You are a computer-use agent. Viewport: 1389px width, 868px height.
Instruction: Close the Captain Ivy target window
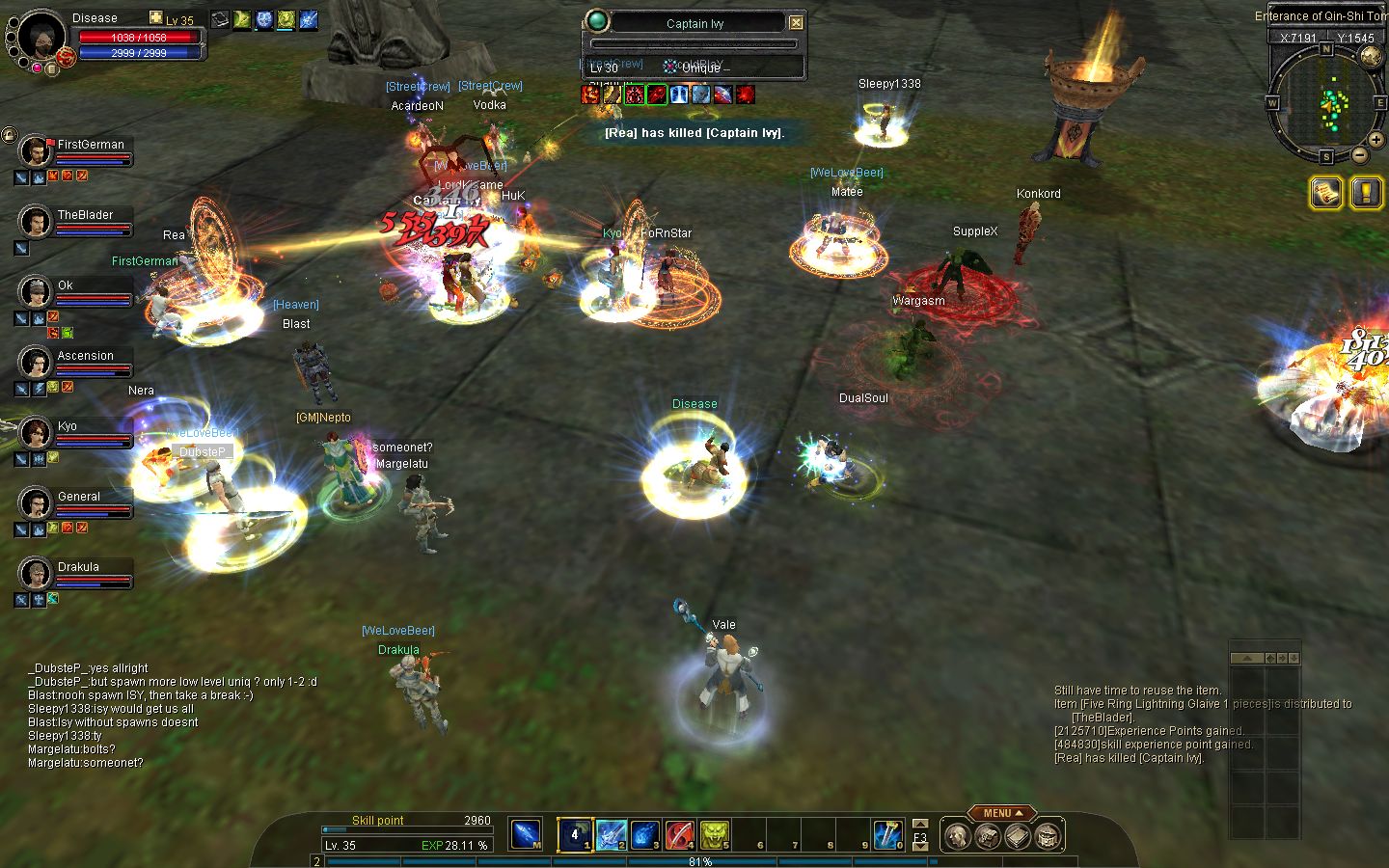tap(796, 23)
